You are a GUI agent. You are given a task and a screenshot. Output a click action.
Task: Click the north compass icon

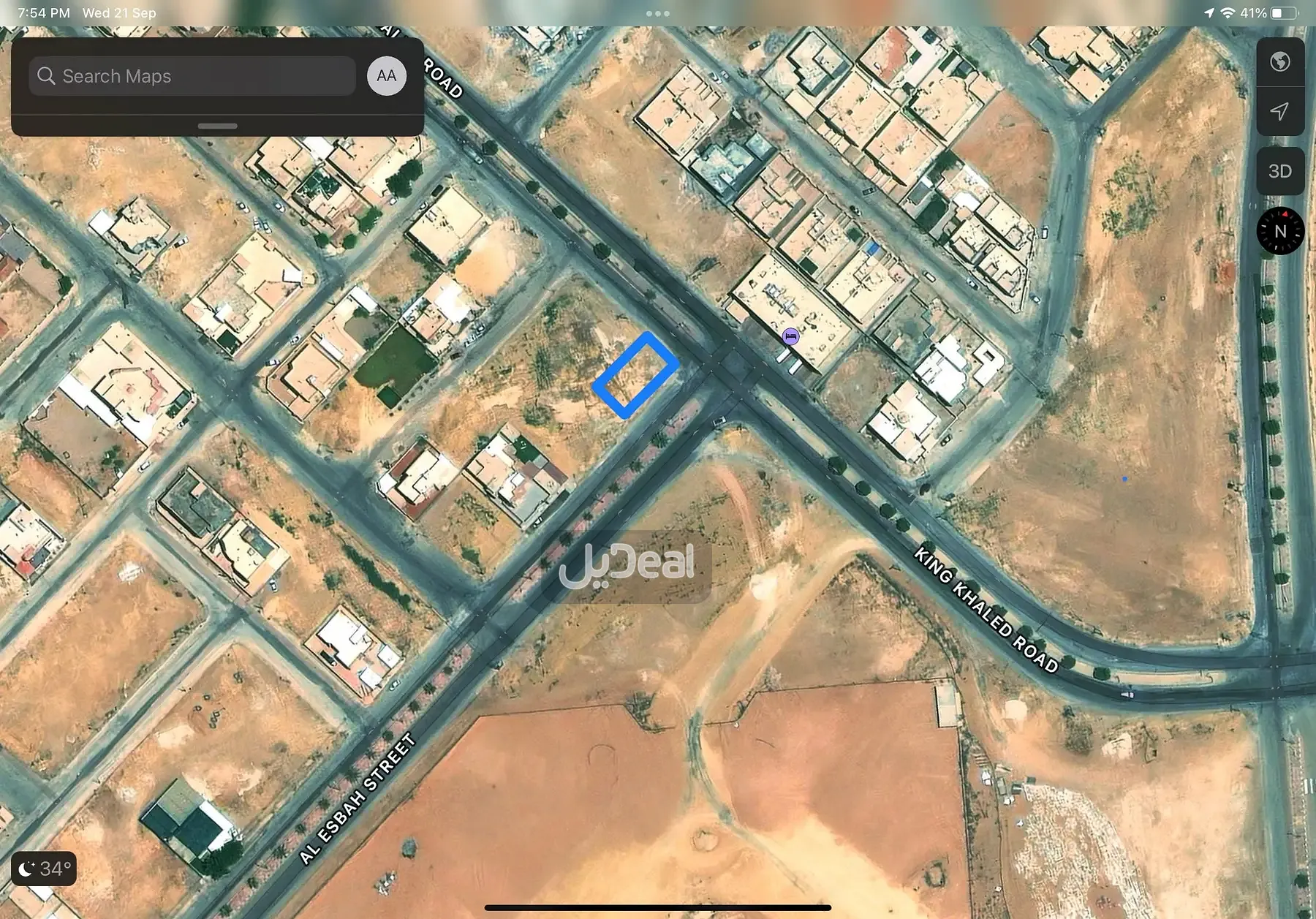click(x=1280, y=231)
